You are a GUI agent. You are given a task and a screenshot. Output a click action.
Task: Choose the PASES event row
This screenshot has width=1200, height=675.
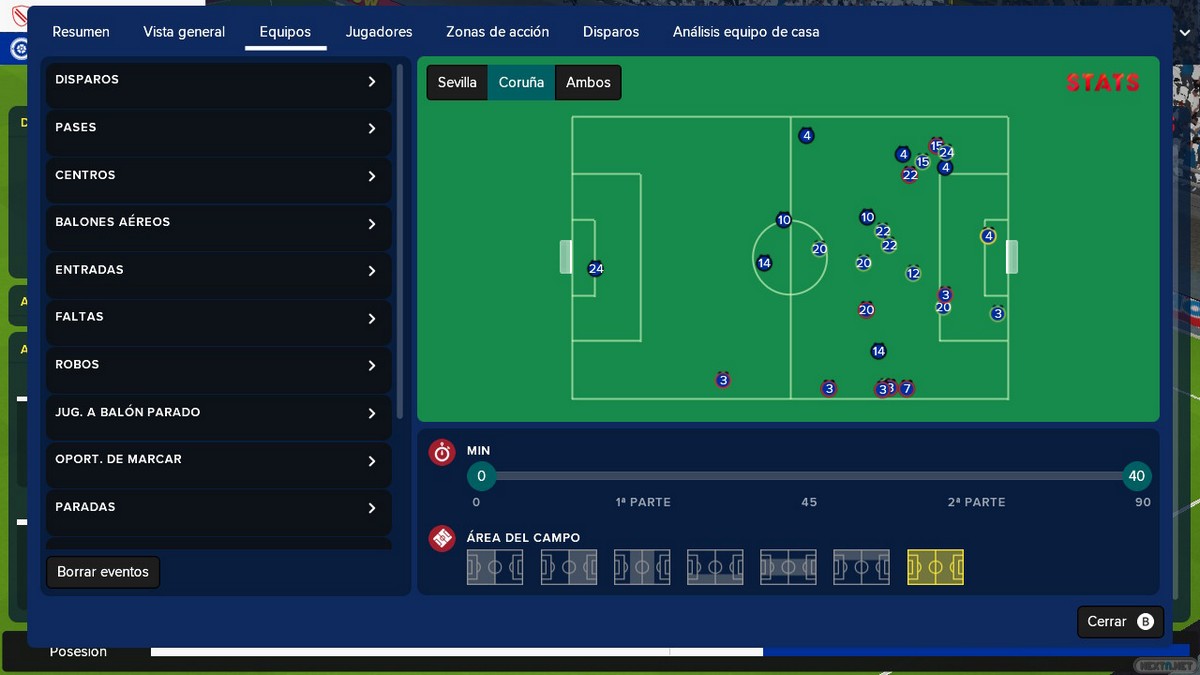(x=218, y=128)
